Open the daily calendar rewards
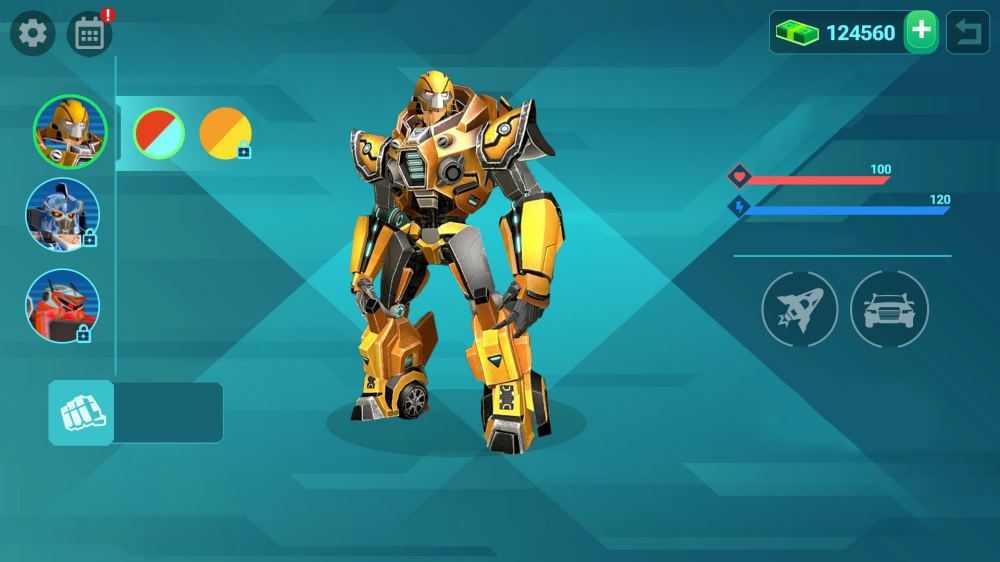This screenshot has height=562, width=1000. 89,34
